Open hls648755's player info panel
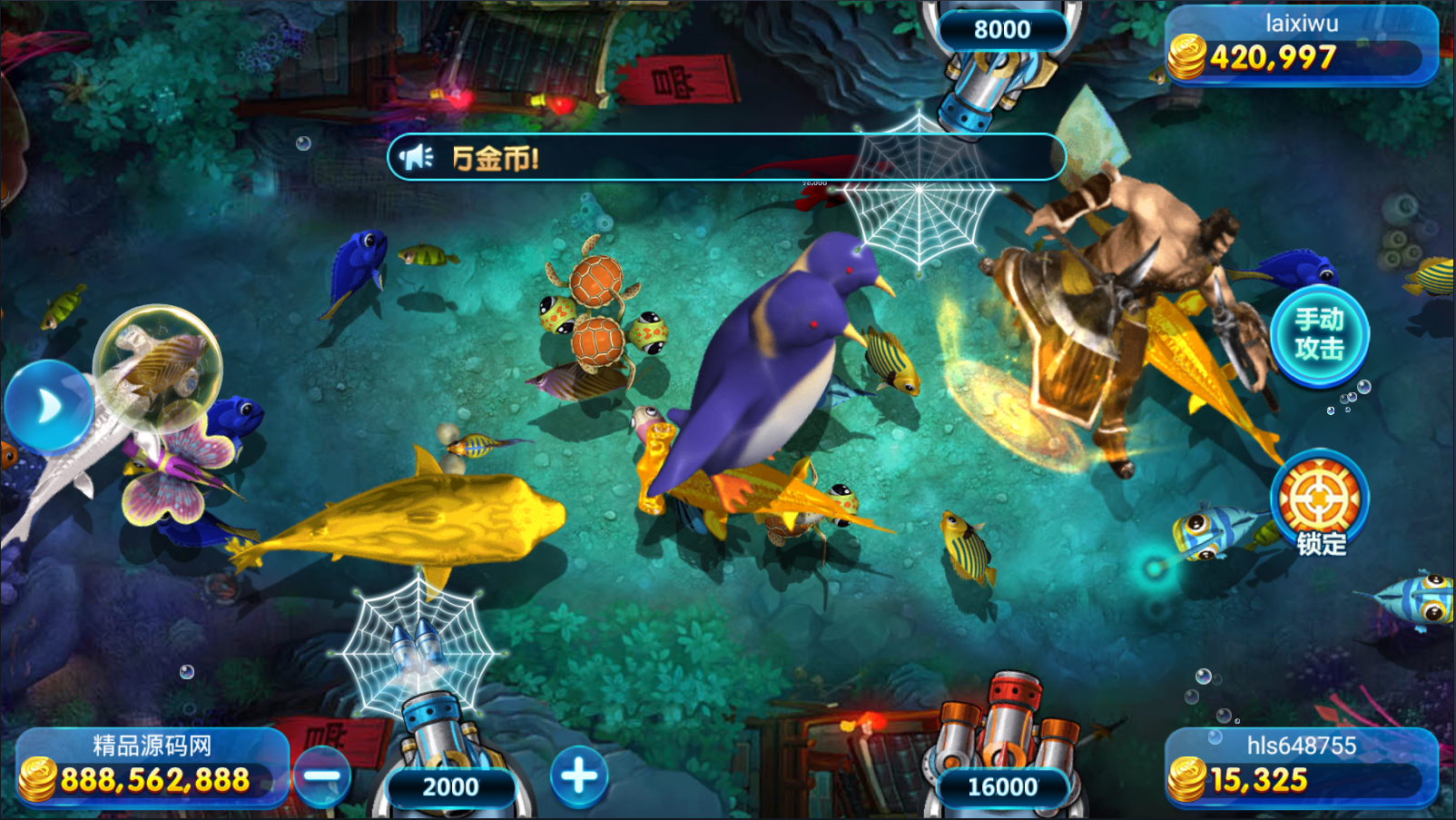The image size is (1456, 820). tap(1301, 767)
